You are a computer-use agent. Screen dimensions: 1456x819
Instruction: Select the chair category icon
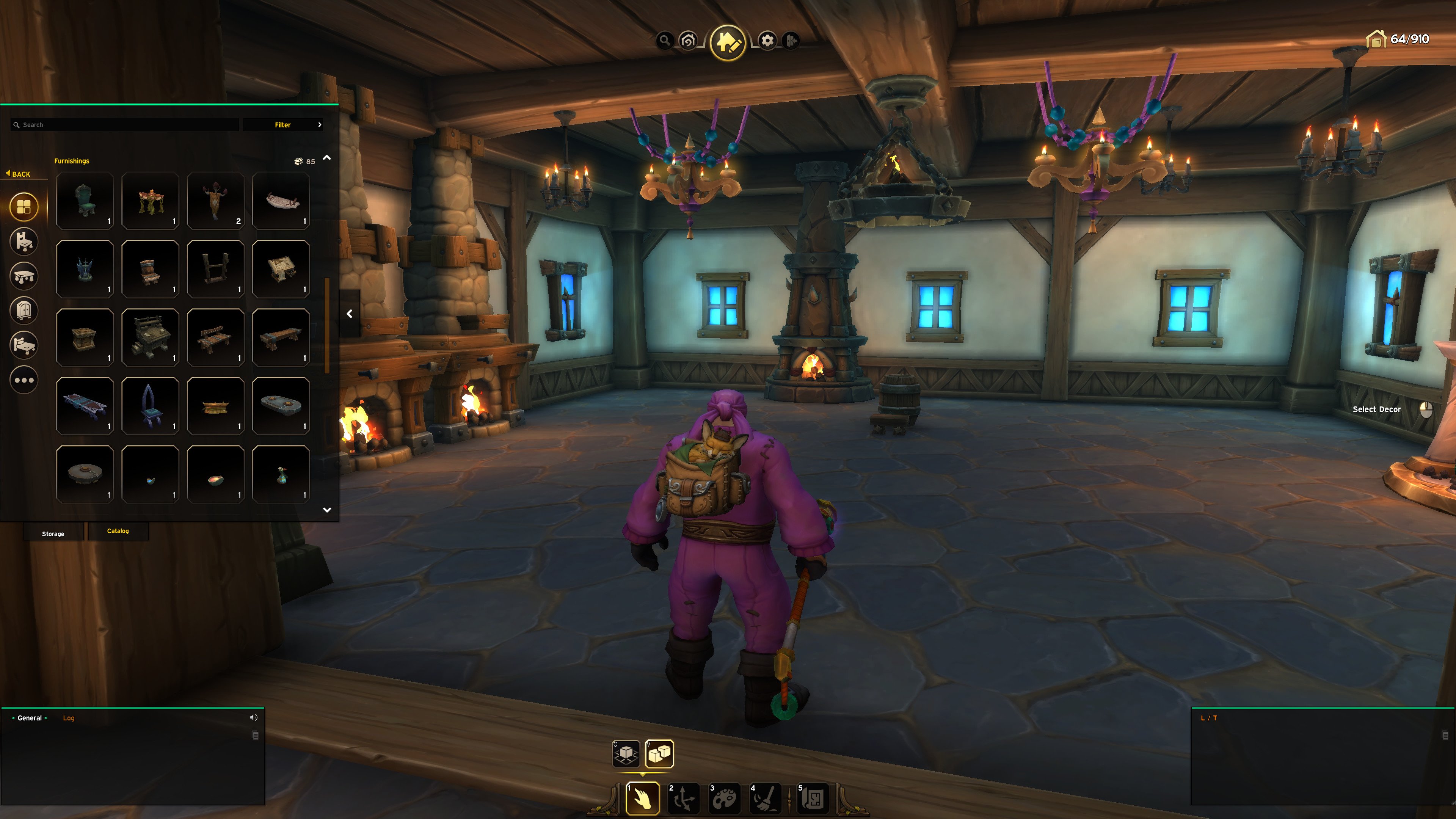pos(24,242)
